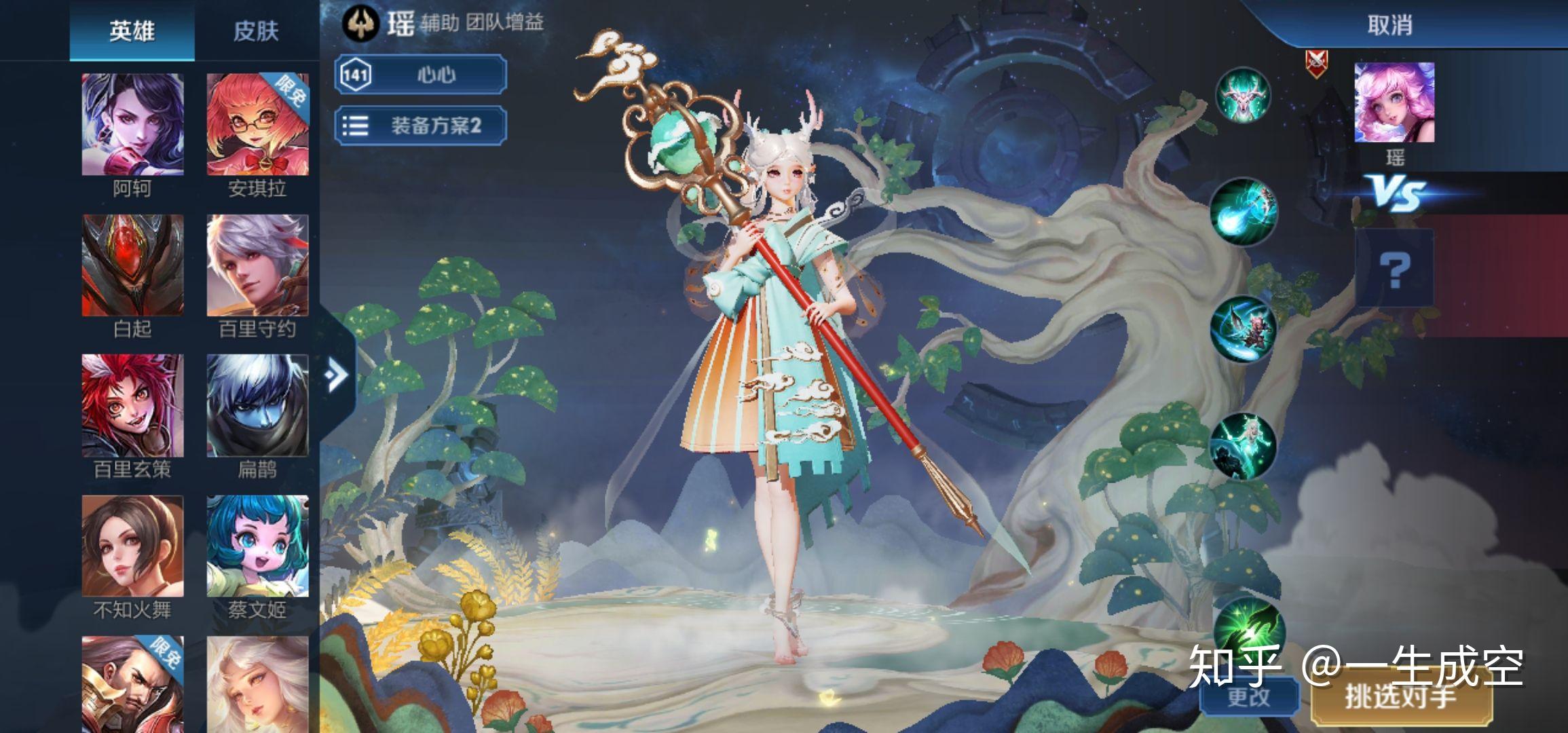Screen dimensions: 1568x733
Task: Select hero 阿轲 portrait
Action: click(x=132, y=126)
